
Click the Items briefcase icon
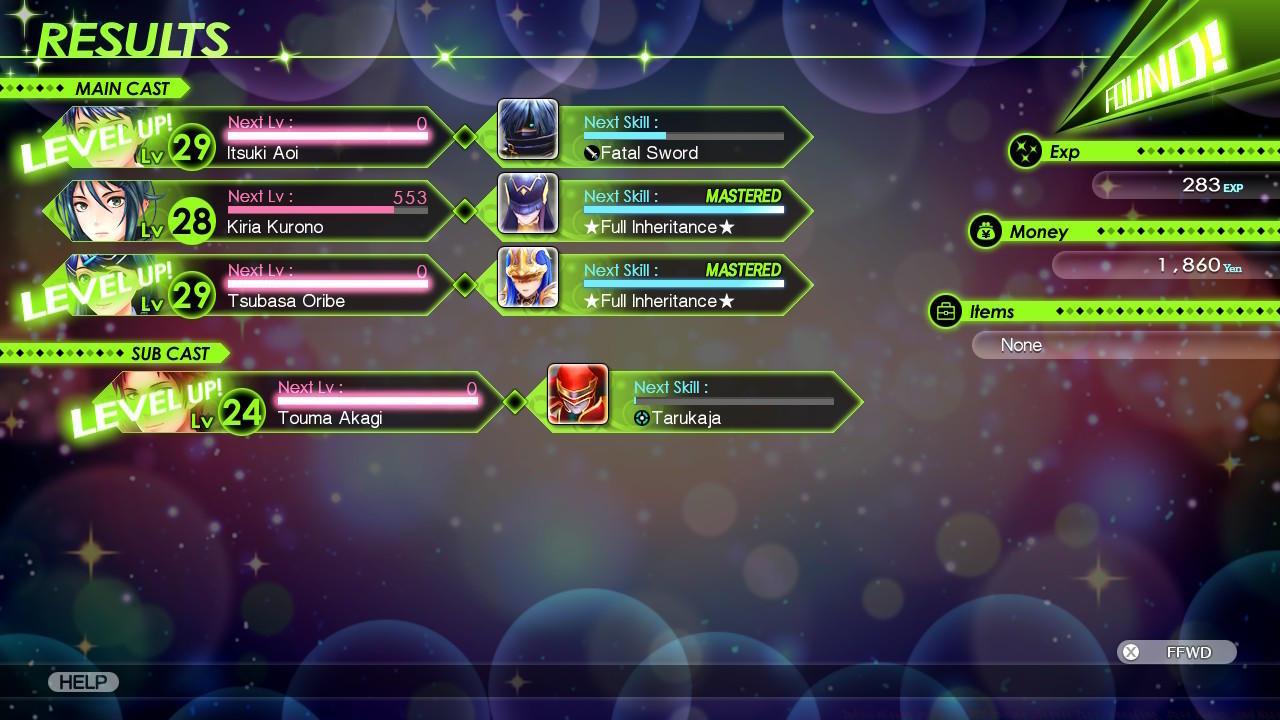pyautogui.click(x=946, y=311)
